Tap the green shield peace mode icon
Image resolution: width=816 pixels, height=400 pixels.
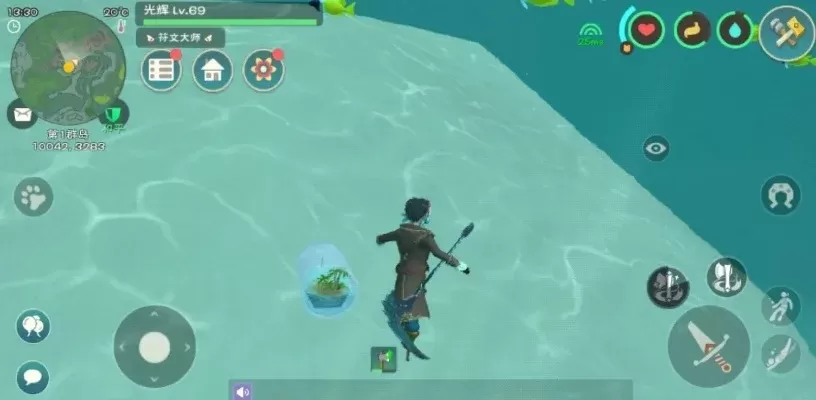click(x=116, y=114)
